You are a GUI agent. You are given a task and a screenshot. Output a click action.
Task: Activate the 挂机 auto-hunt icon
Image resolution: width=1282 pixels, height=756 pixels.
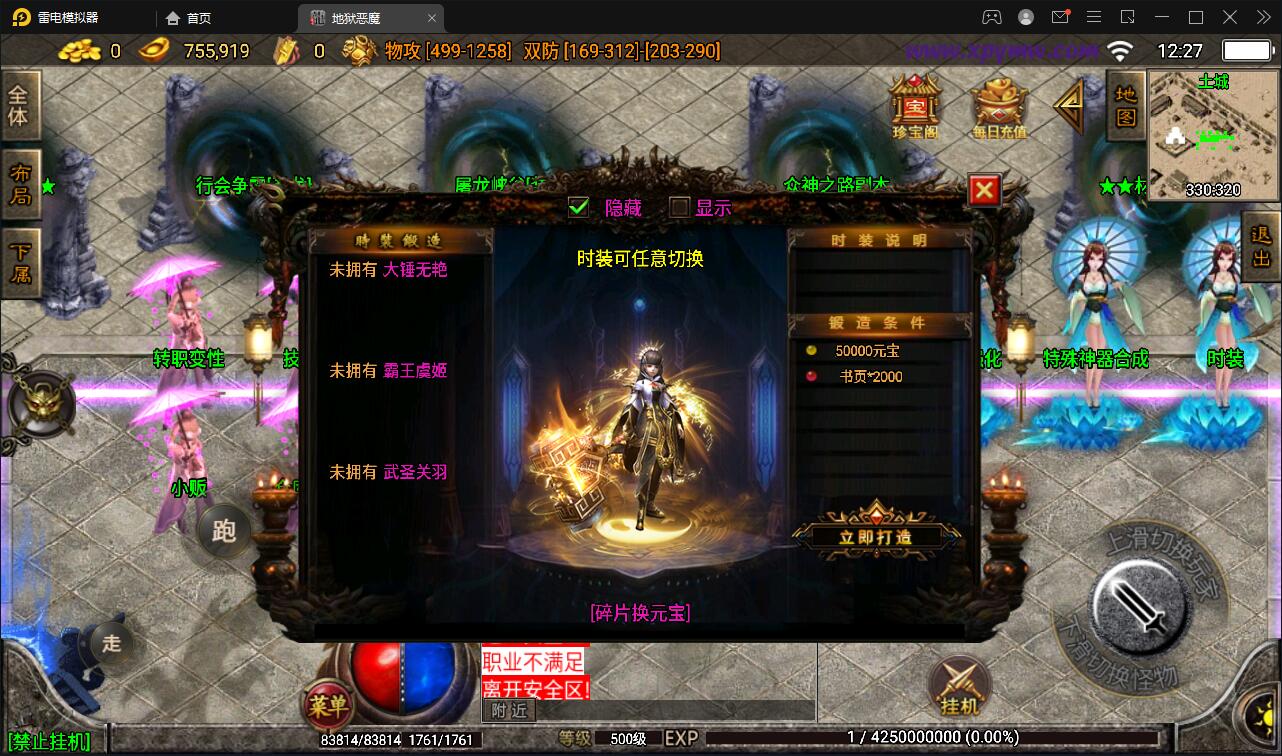click(x=959, y=686)
